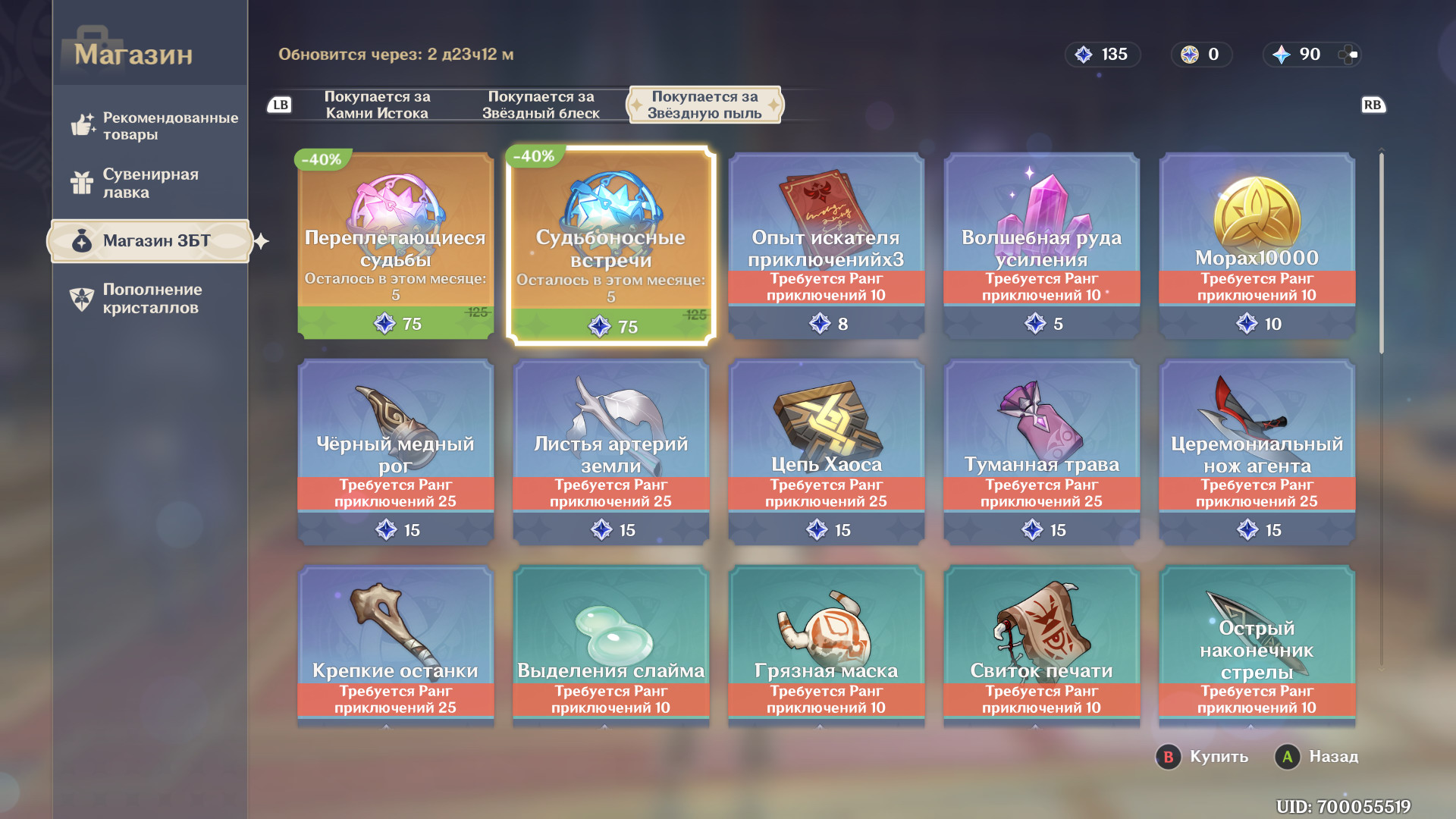Select Чёрный медный рог item
The height and width of the screenshot is (819, 1456).
click(x=395, y=451)
